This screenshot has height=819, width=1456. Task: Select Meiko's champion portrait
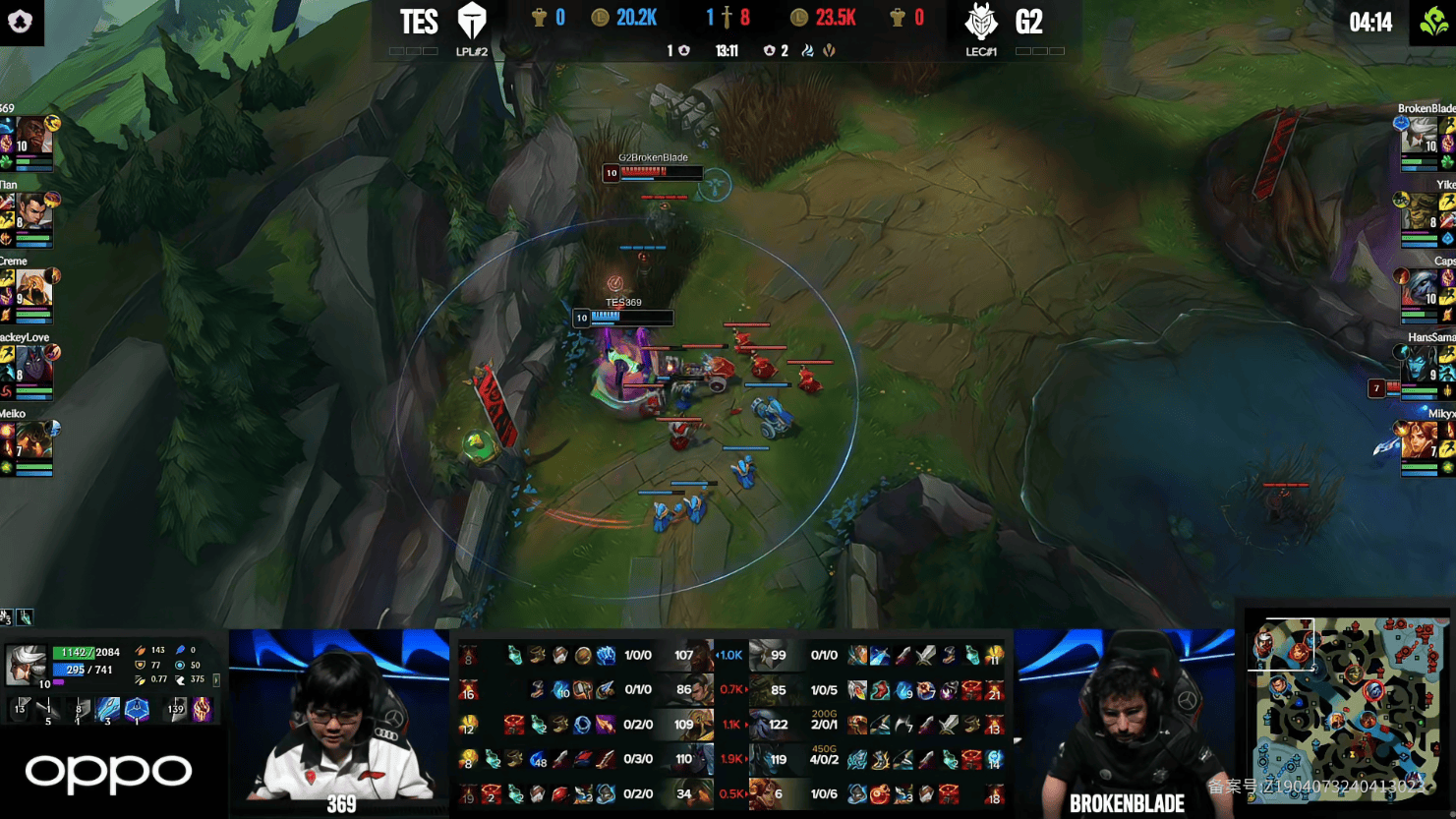coord(32,440)
